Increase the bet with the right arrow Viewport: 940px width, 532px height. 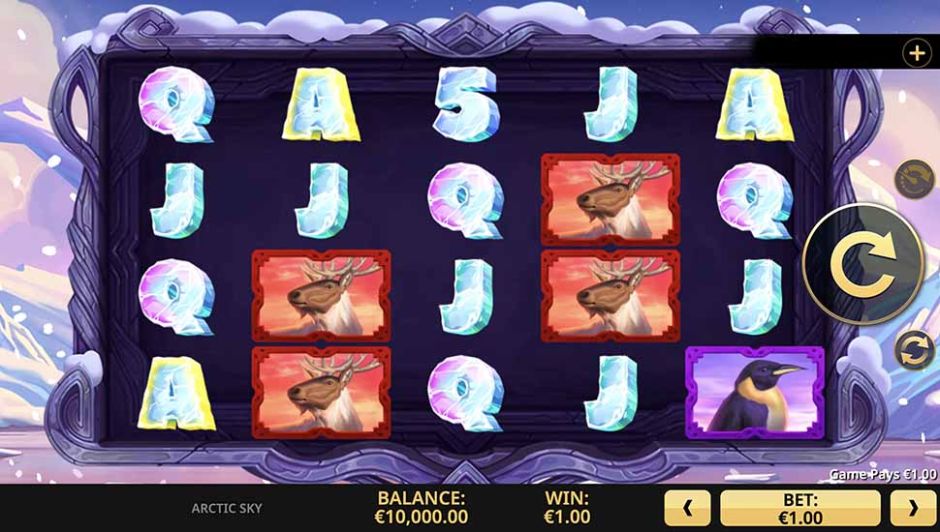pyautogui.click(x=912, y=508)
